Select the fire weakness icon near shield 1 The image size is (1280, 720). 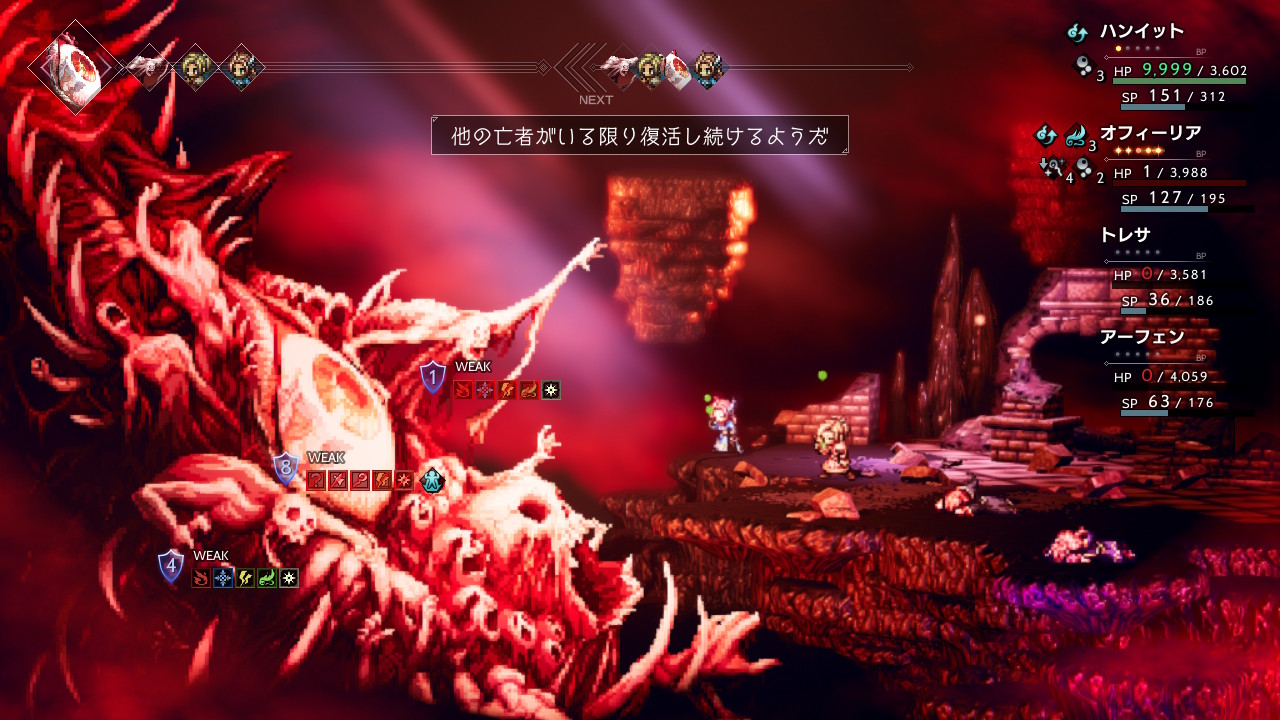[463, 390]
